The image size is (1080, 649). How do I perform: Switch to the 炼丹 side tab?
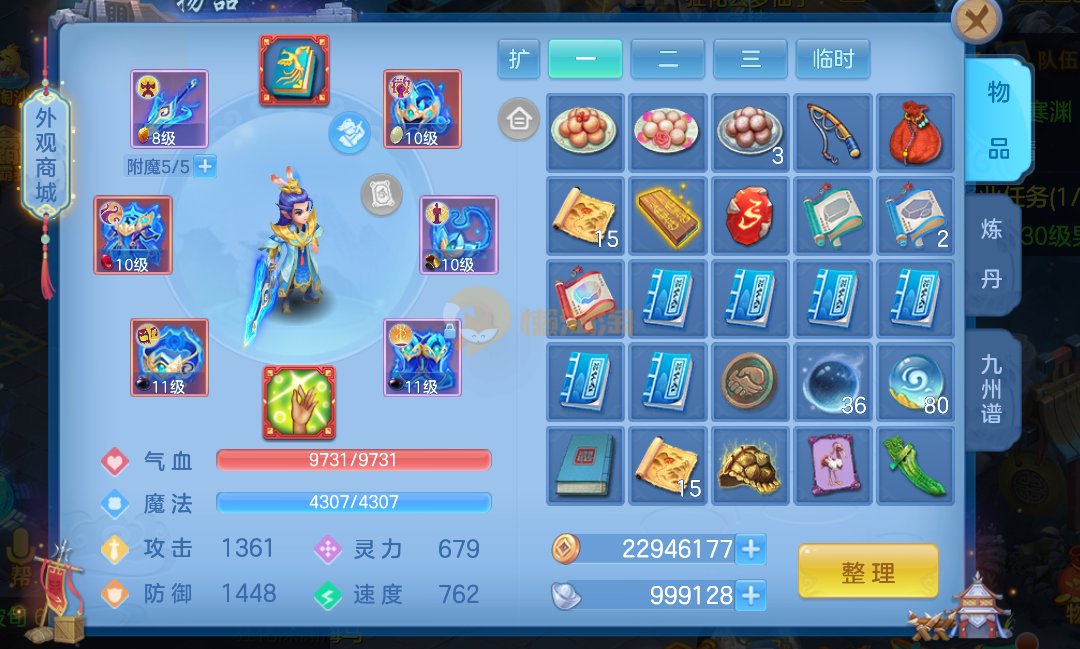[x=990, y=254]
